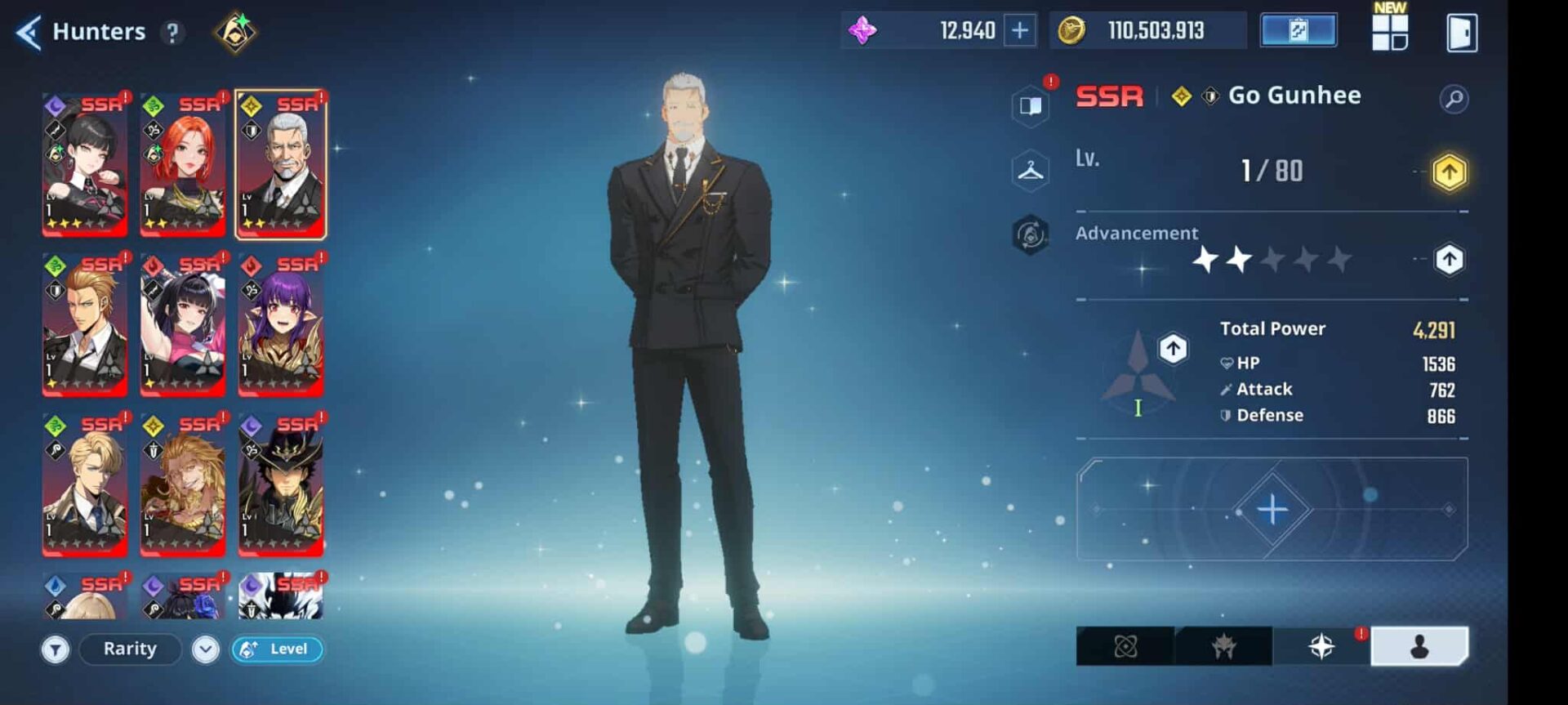Pick the golden lion-maned hunter card
This screenshot has width=1568, height=705.
click(183, 484)
